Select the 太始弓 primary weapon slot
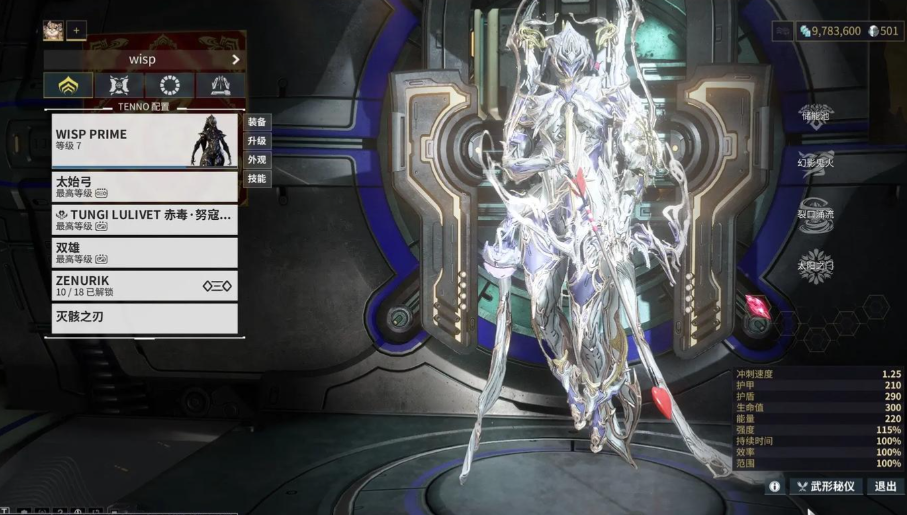The width and height of the screenshot is (907, 515). (x=144, y=187)
